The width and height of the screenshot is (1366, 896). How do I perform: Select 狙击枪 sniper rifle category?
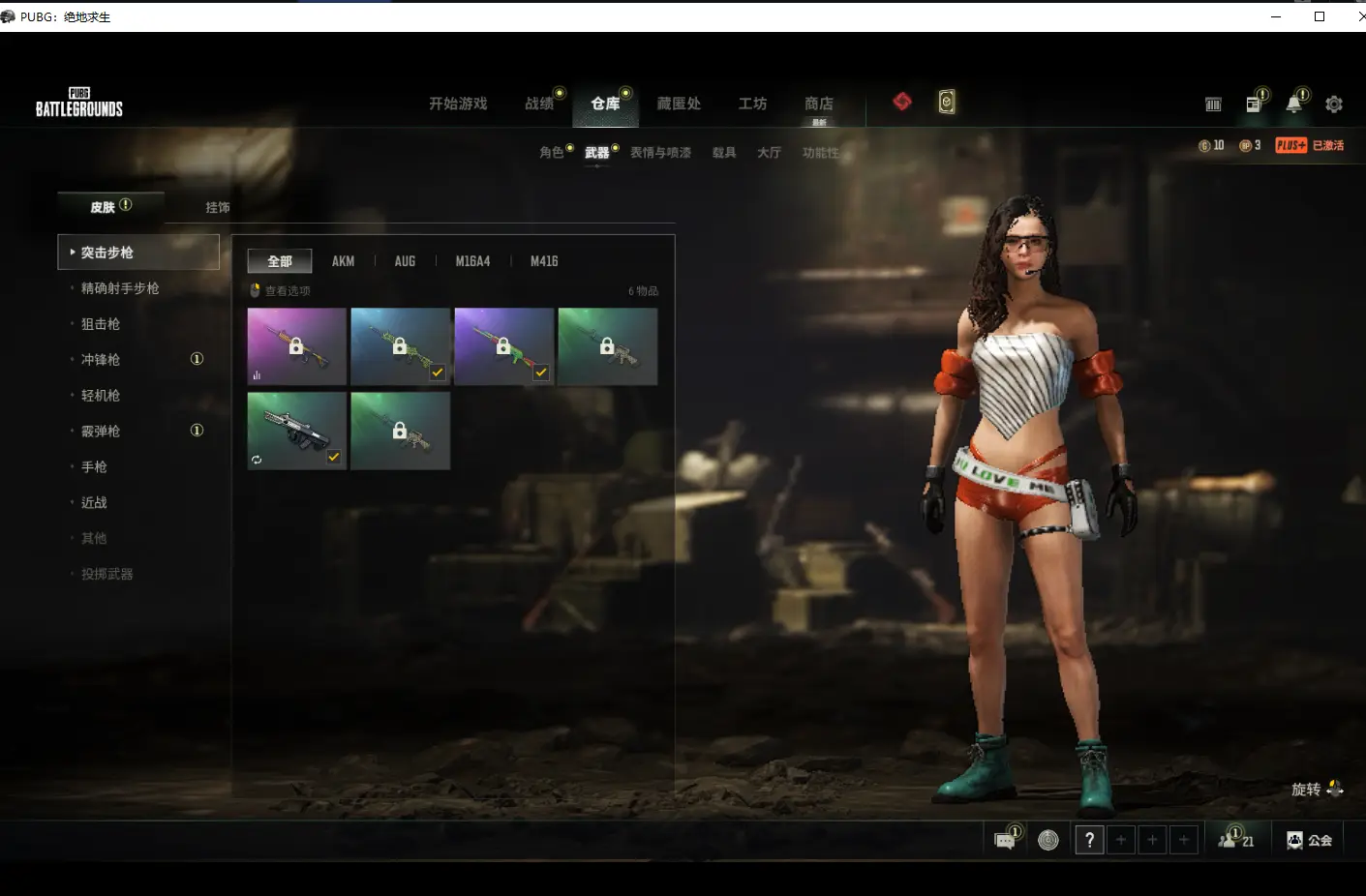coord(101,324)
